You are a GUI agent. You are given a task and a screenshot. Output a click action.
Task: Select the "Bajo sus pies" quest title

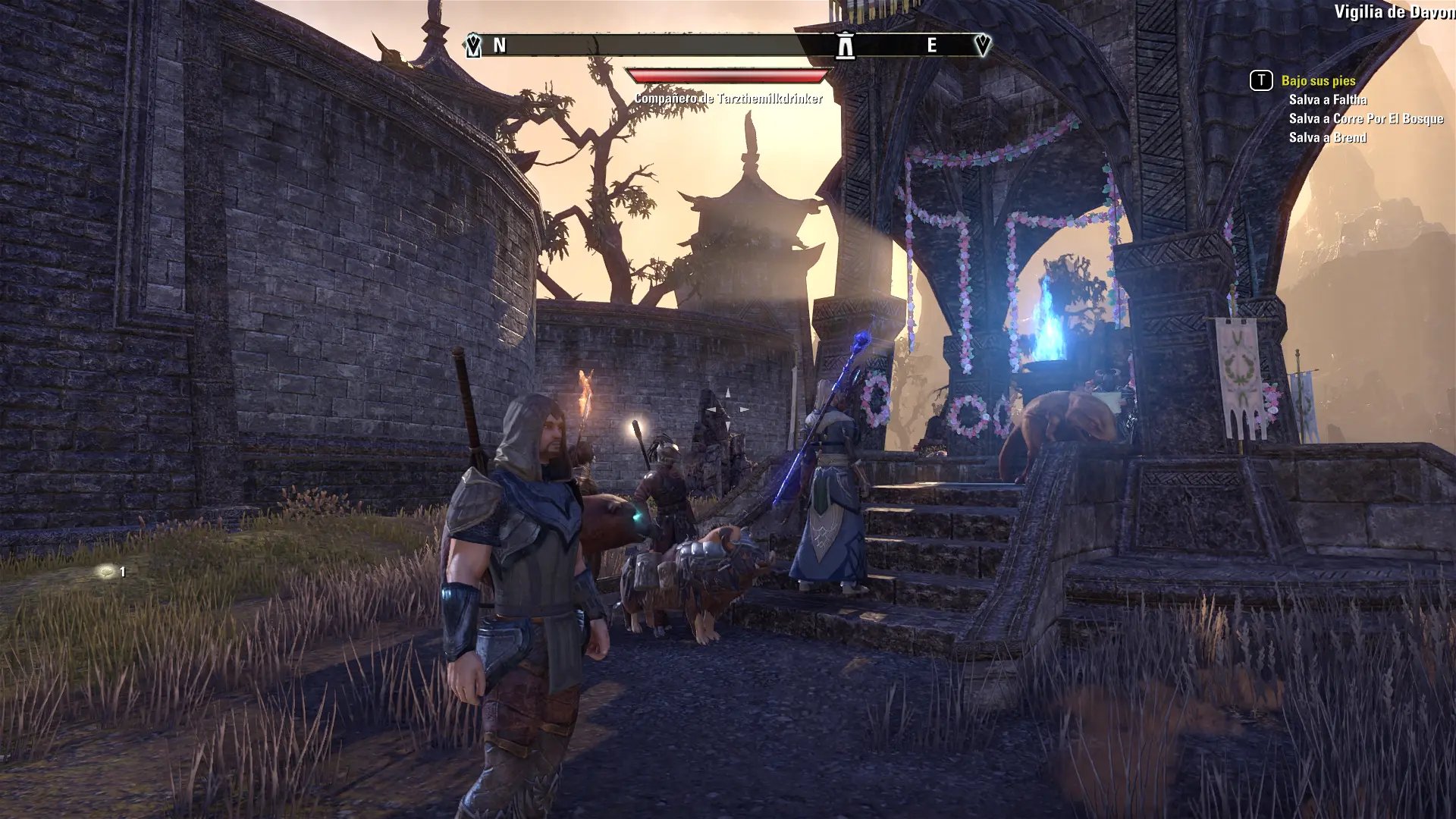pyautogui.click(x=1318, y=80)
